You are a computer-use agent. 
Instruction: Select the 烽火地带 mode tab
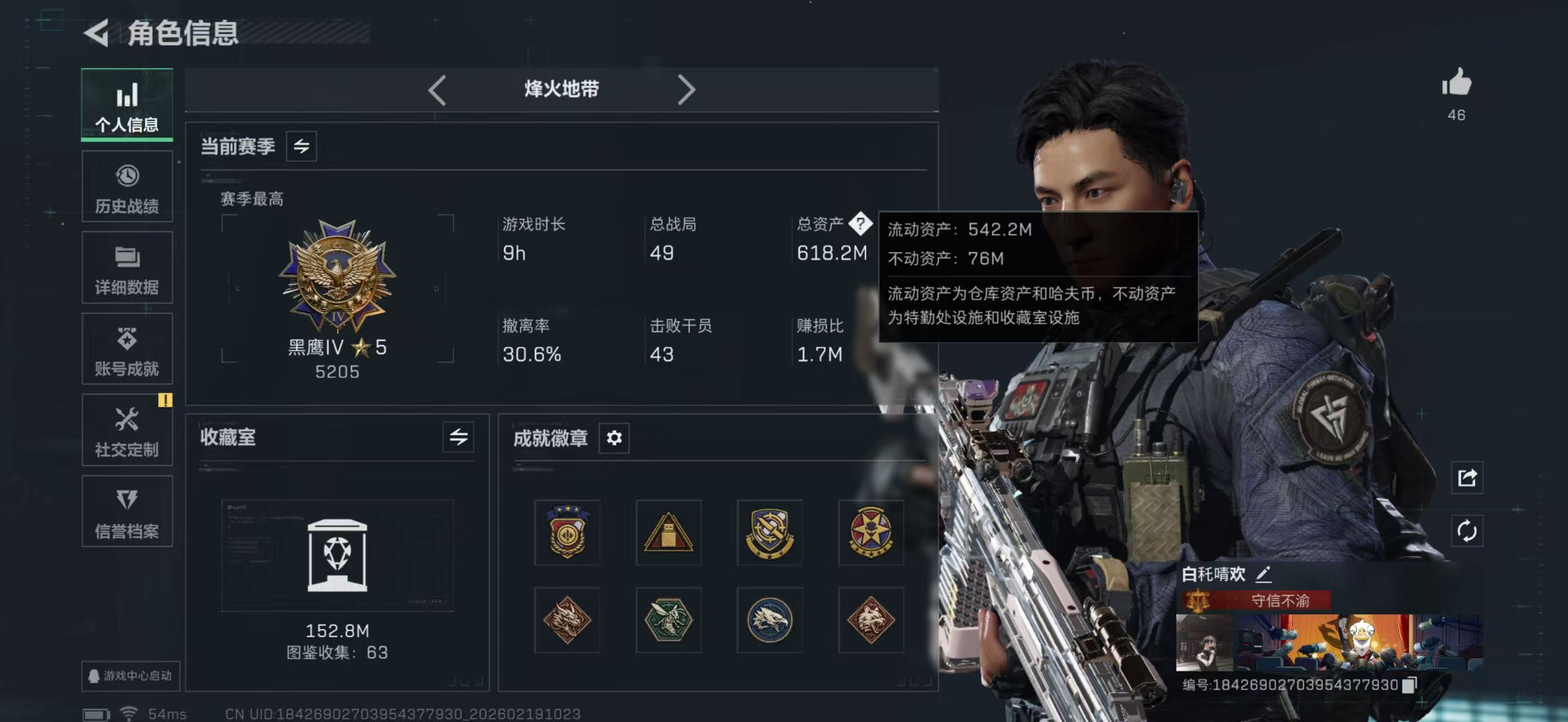560,89
